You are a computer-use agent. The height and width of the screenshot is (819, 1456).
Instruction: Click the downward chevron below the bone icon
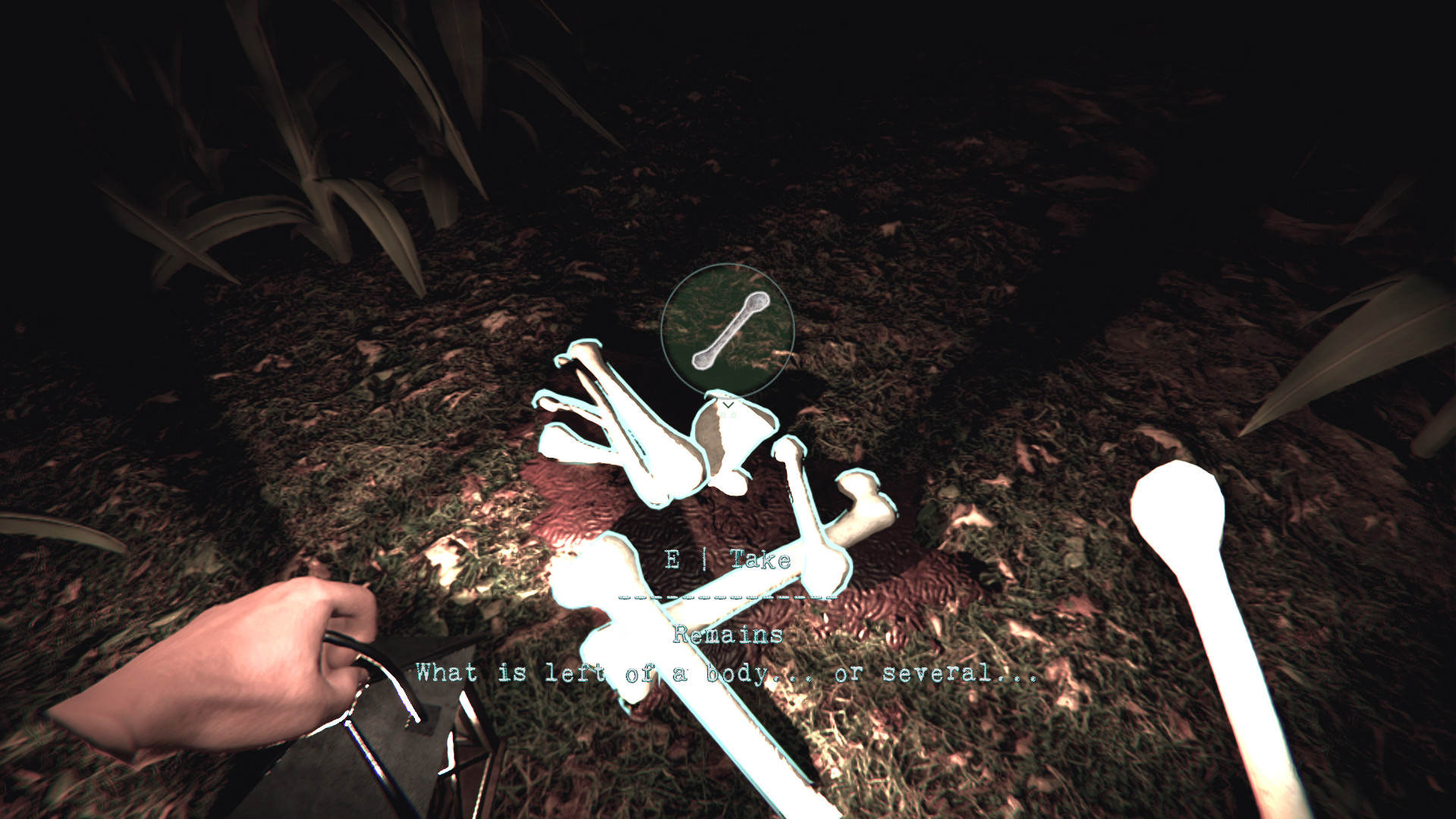(728, 405)
